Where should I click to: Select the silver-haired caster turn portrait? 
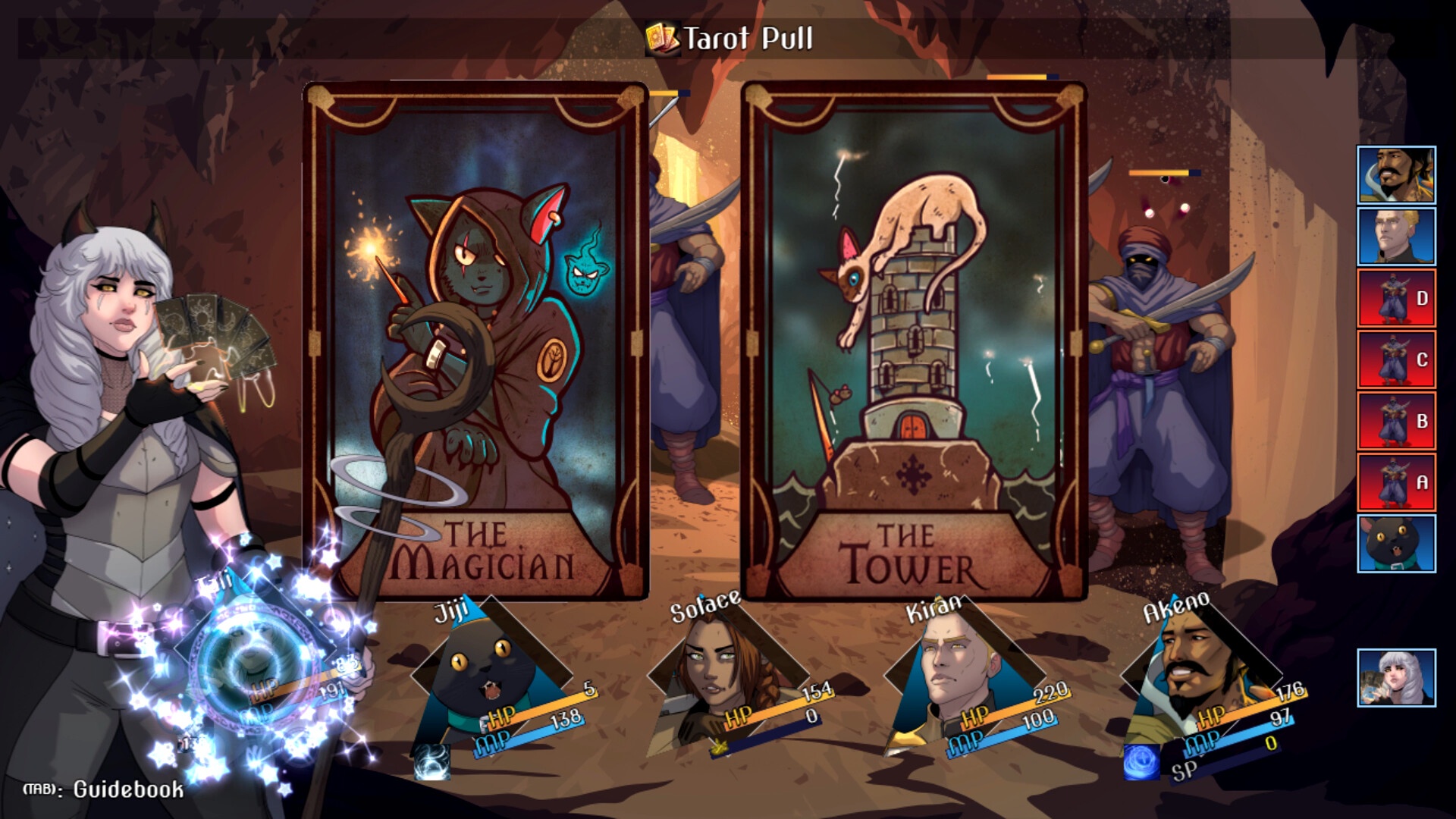pos(1396,678)
